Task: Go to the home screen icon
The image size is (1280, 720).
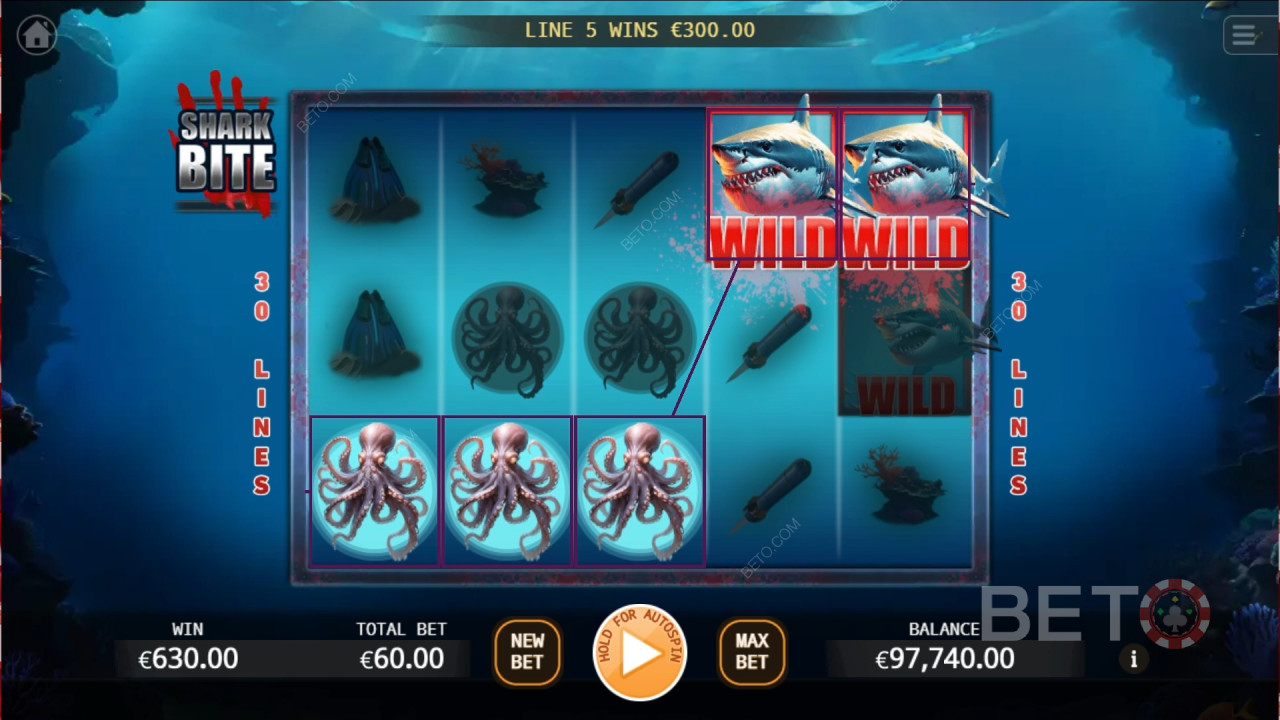Action: [37, 35]
